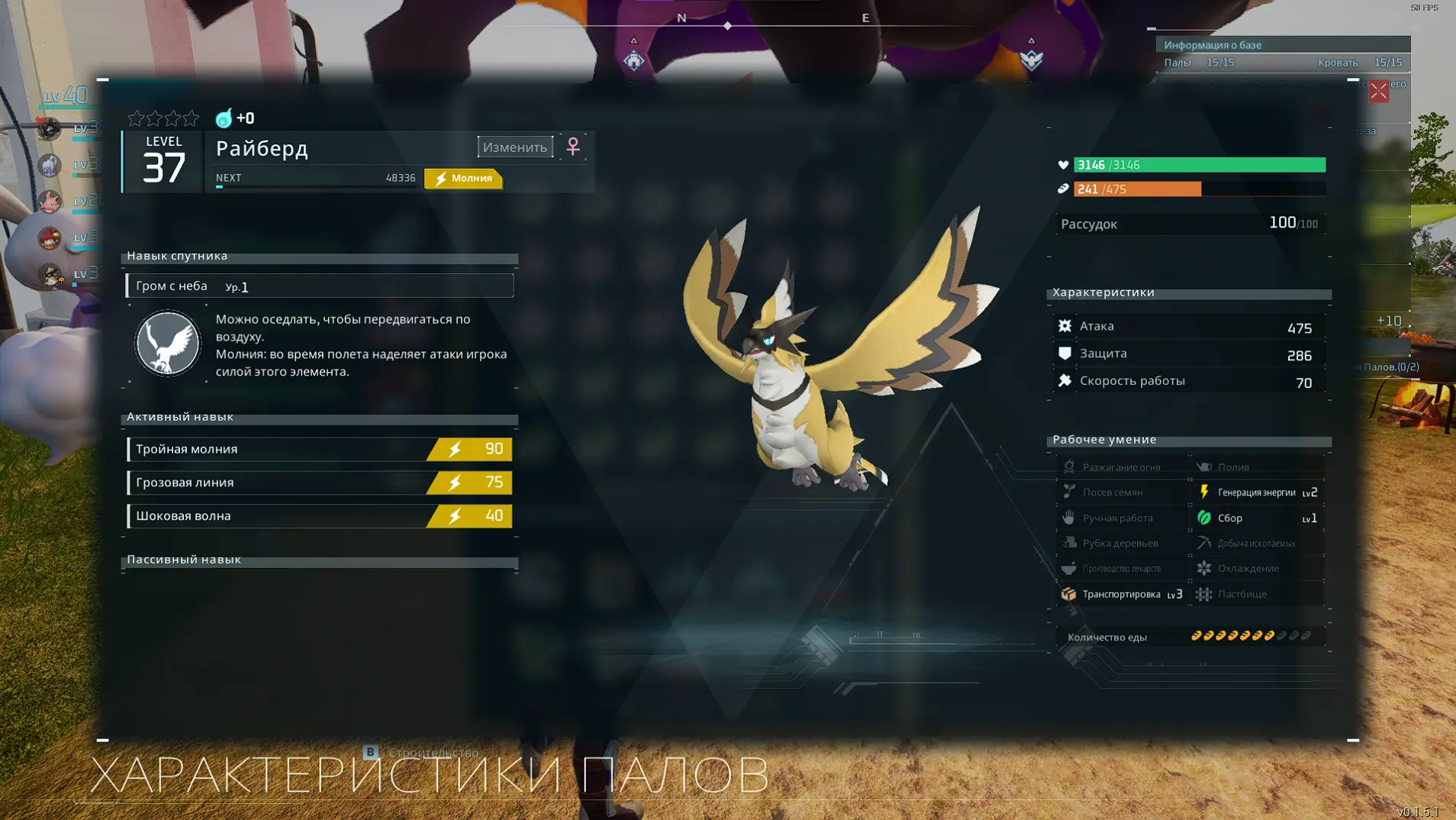
Task: Close the pal stats panel
Action: point(1378,92)
